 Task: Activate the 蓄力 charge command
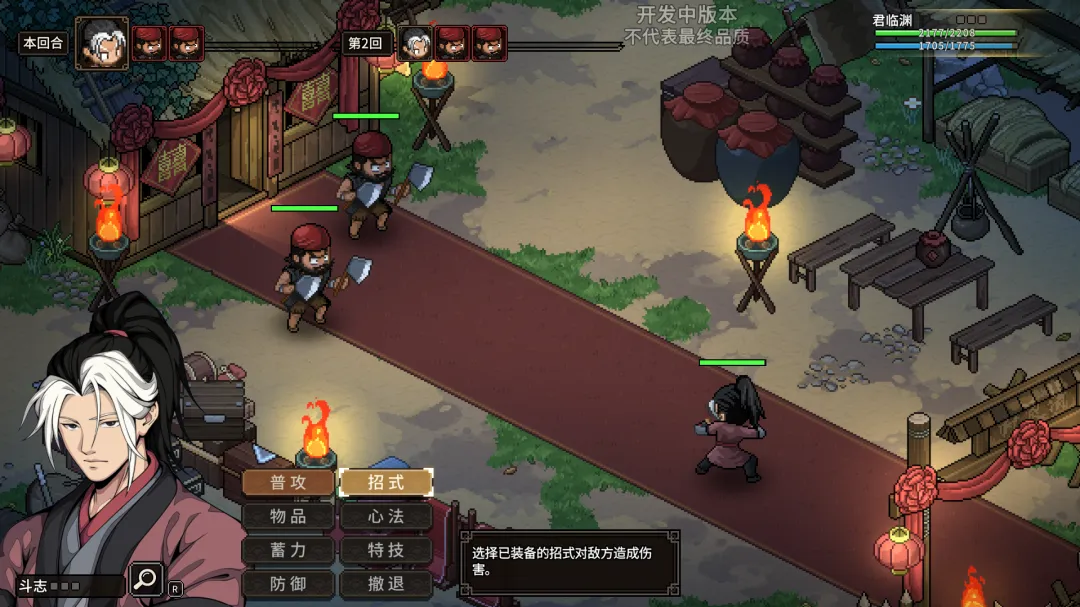point(288,550)
